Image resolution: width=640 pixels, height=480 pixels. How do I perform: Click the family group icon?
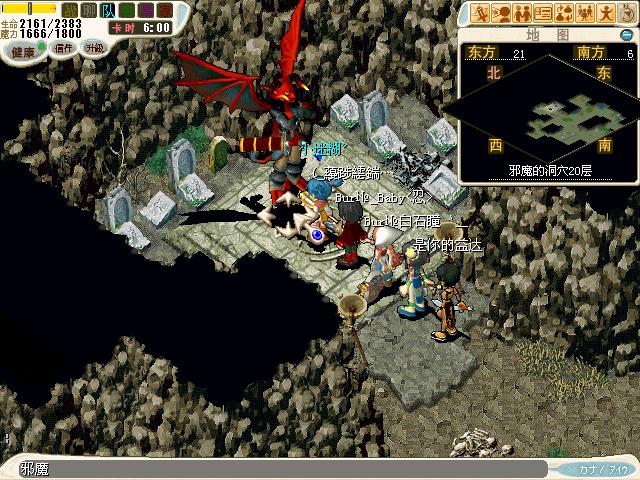click(583, 13)
